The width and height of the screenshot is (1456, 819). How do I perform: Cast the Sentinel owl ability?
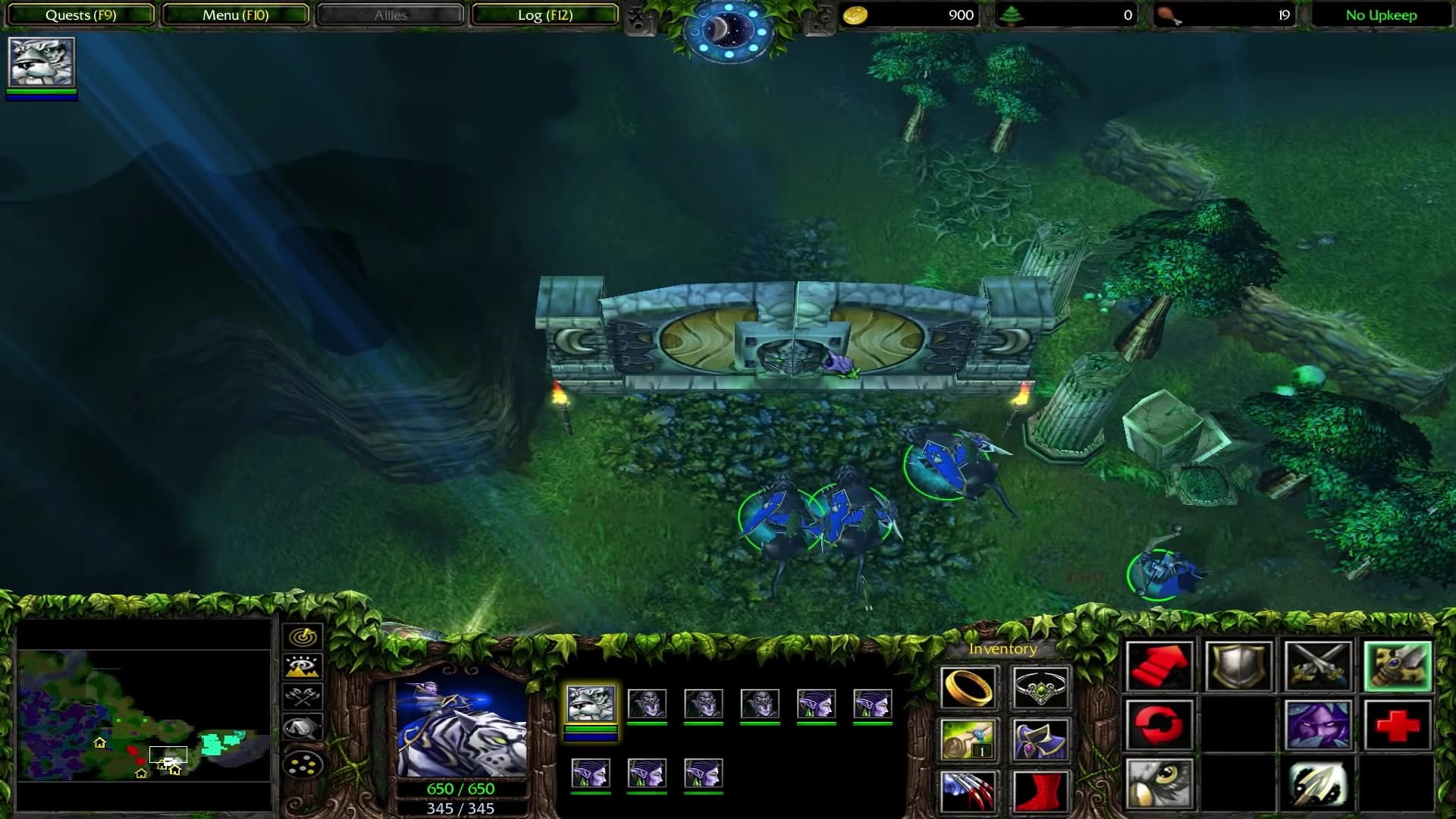click(x=1160, y=785)
